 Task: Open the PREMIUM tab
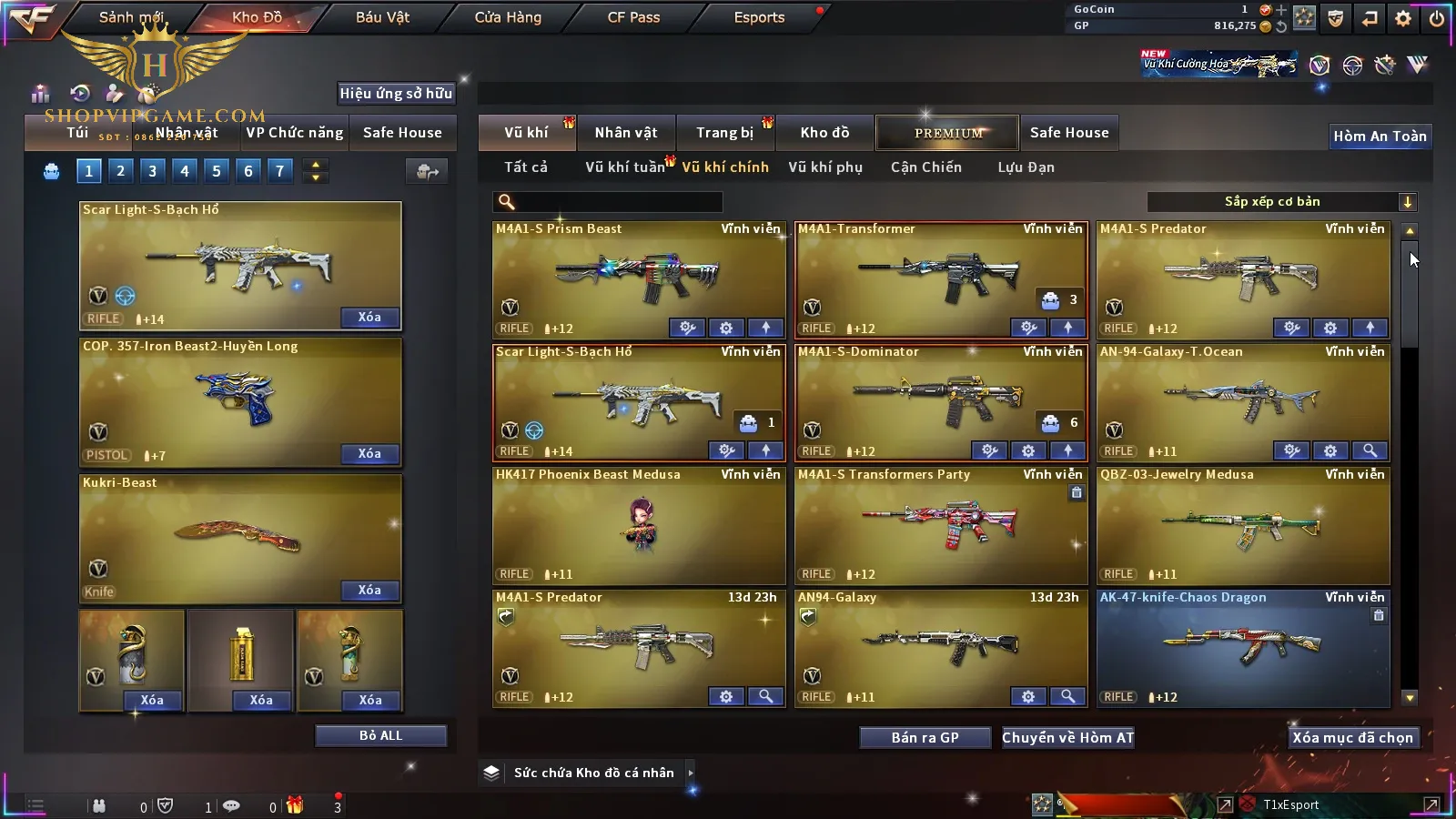(948, 133)
